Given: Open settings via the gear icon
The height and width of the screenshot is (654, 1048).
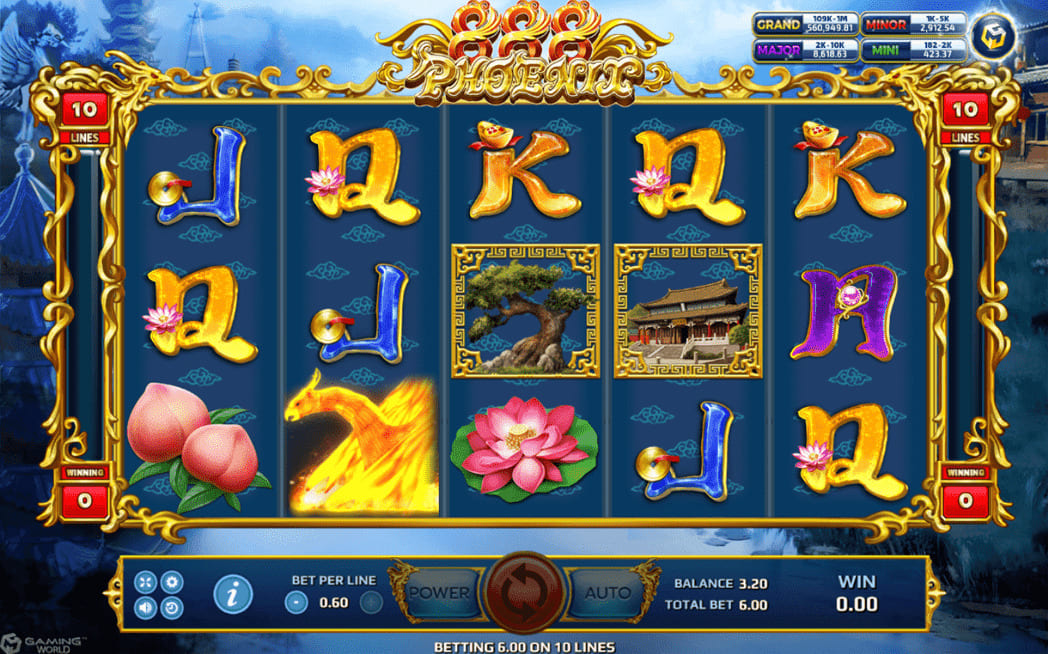Looking at the screenshot, I should (x=172, y=582).
